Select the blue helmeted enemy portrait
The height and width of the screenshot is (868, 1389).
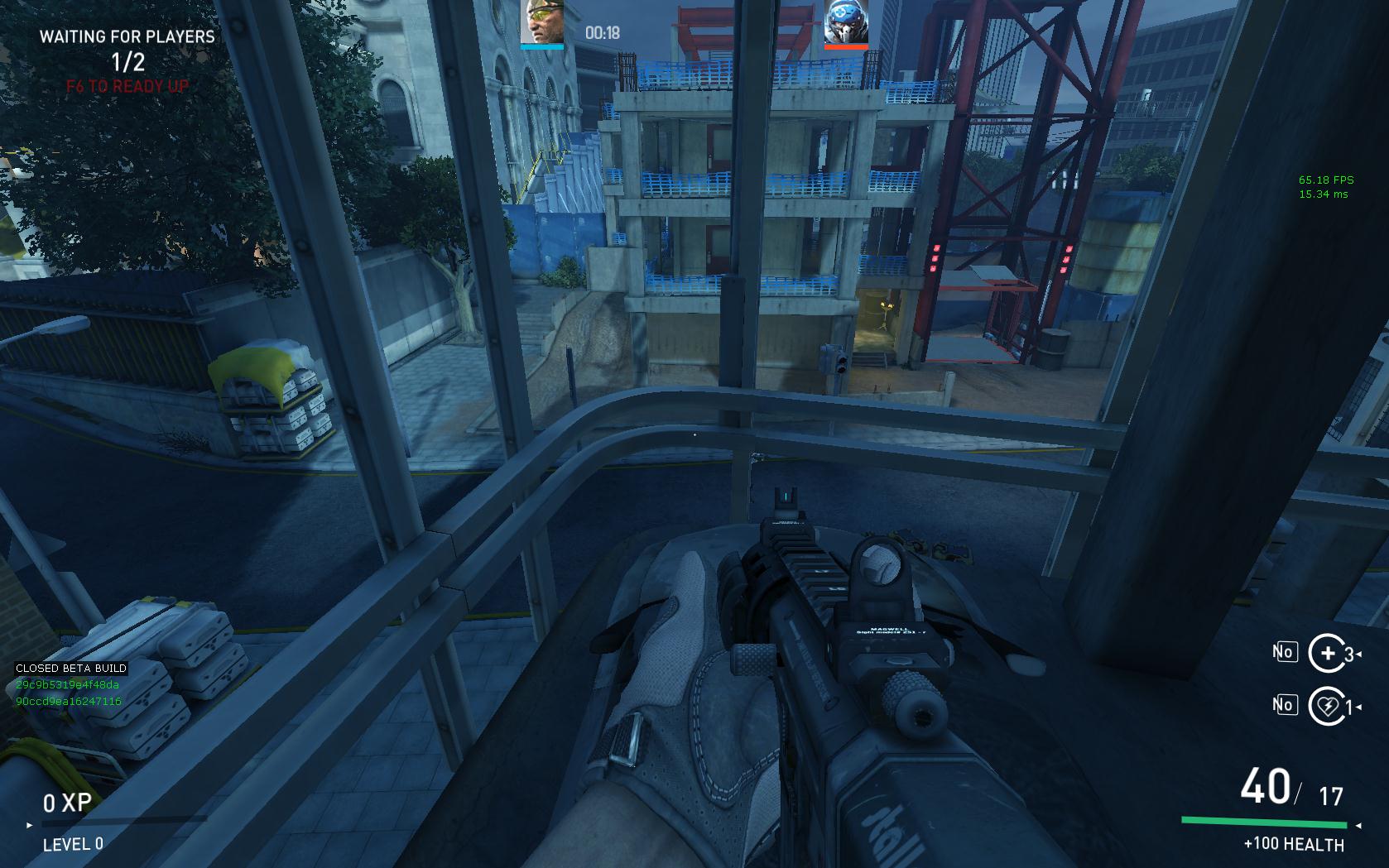[846, 22]
